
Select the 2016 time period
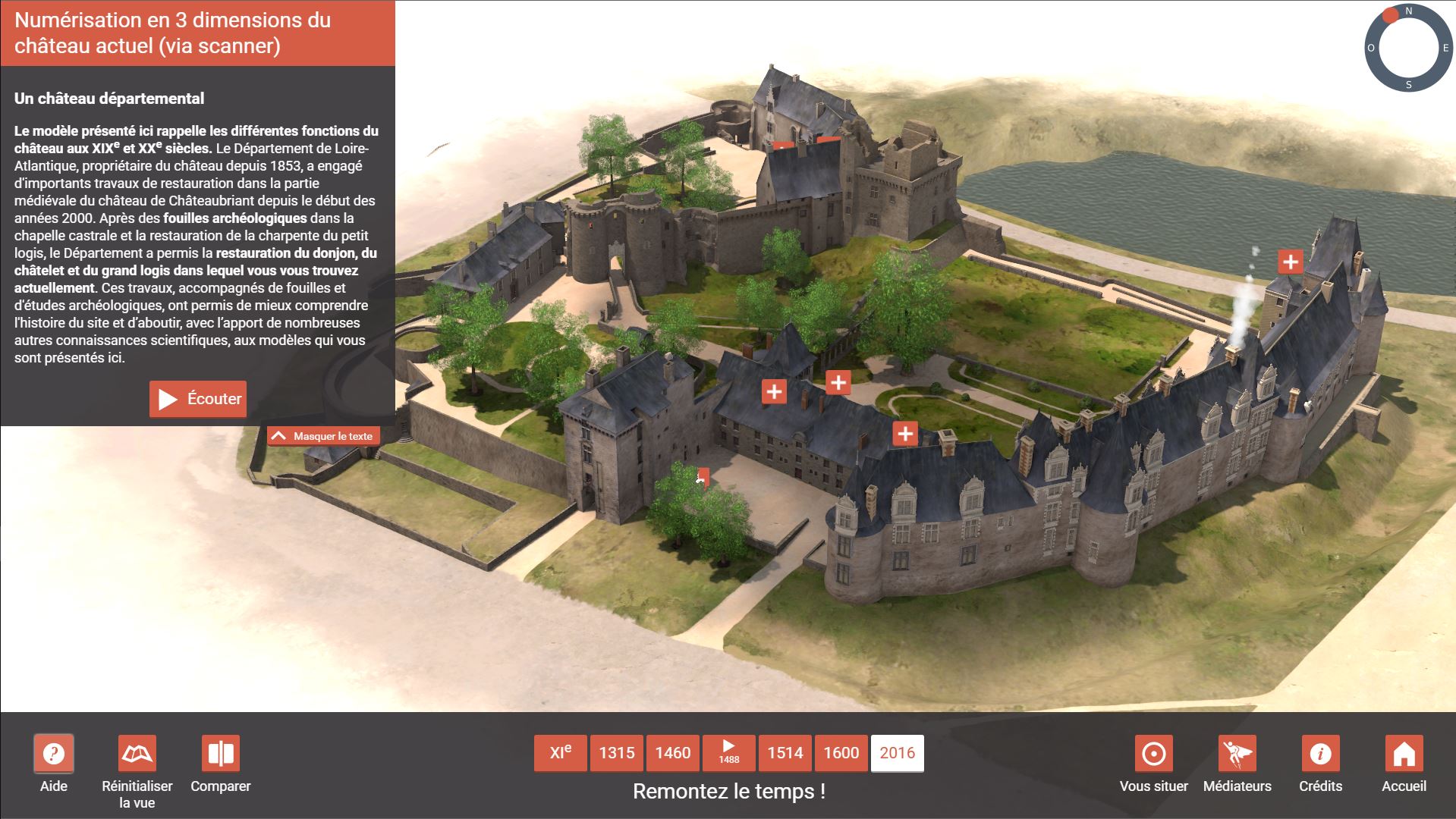coord(898,753)
